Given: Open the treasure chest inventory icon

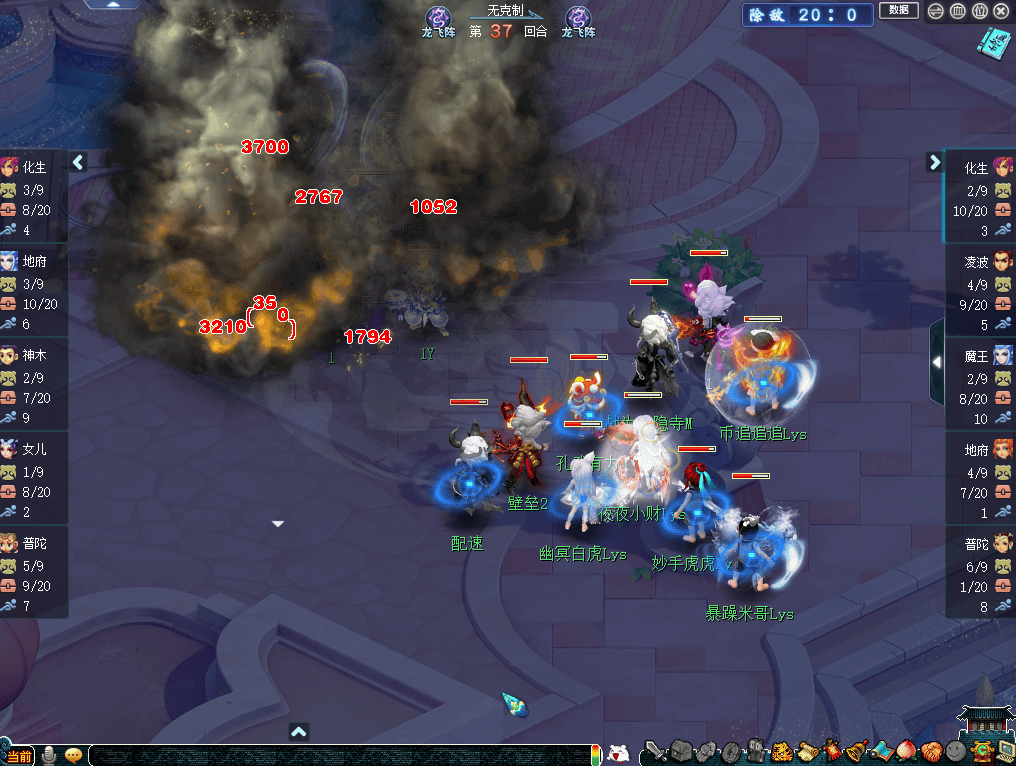Looking at the screenshot, I should point(682,752).
